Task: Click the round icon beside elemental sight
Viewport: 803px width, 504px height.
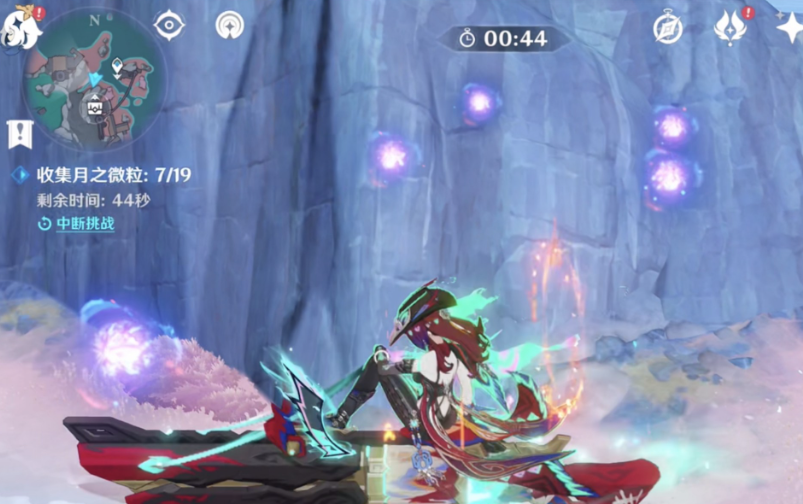Action: point(230,25)
